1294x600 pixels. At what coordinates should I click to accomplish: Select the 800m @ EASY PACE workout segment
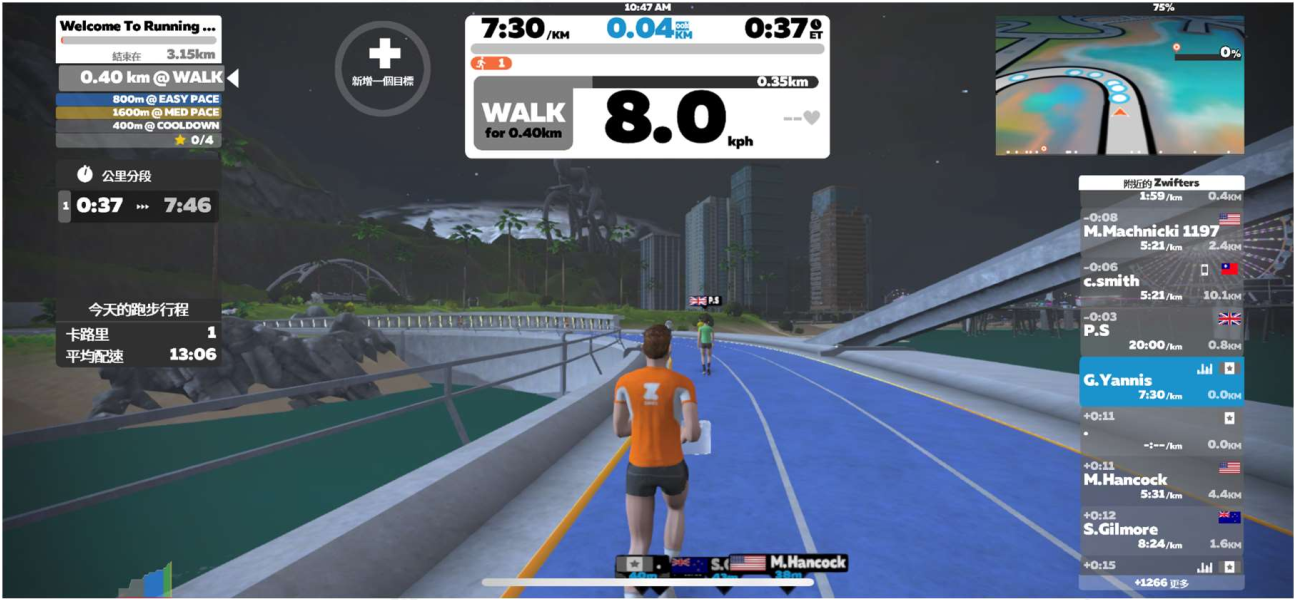138,99
